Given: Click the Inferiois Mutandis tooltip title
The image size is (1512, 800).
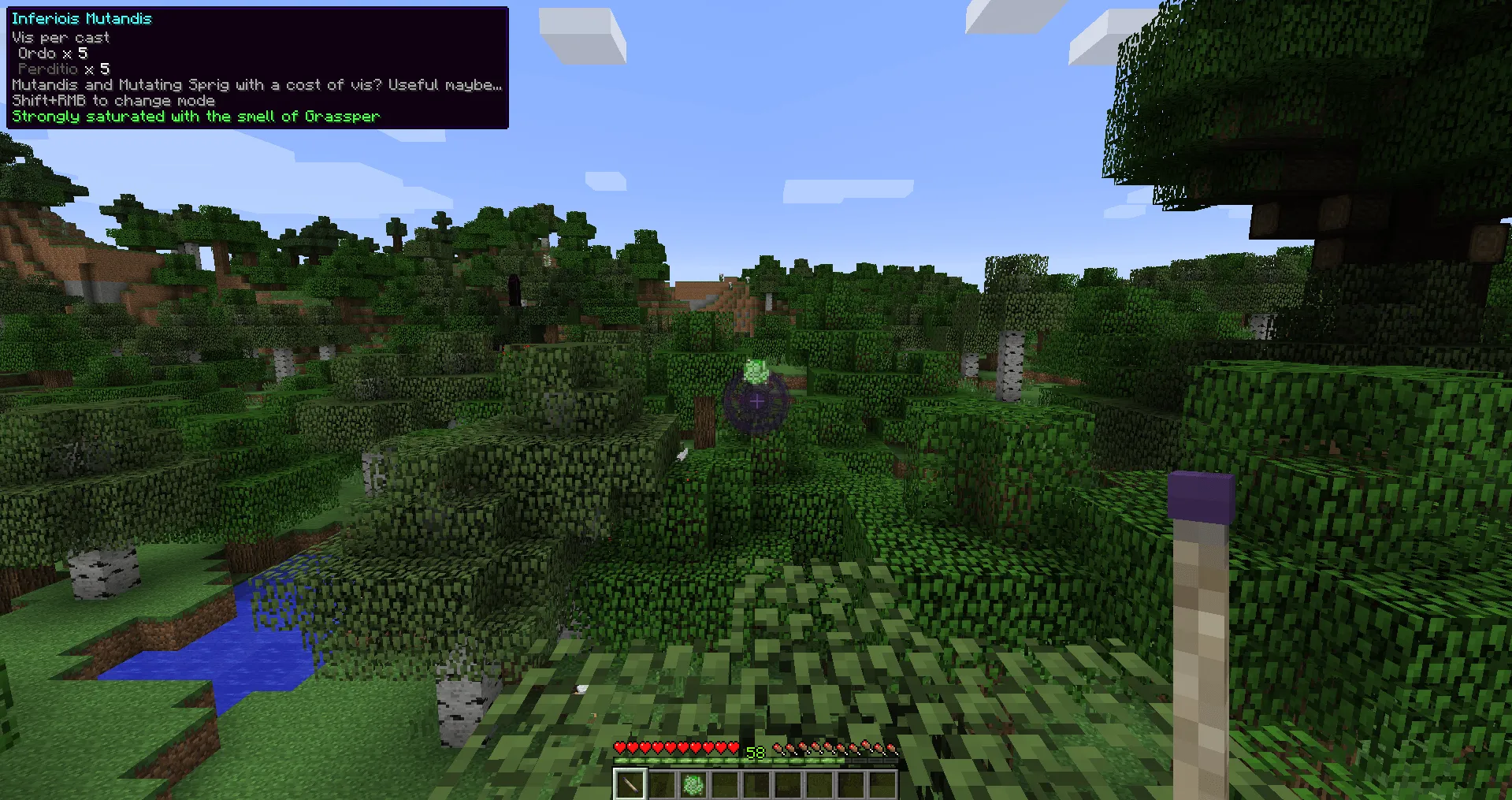Looking at the screenshot, I should pos(81,18).
